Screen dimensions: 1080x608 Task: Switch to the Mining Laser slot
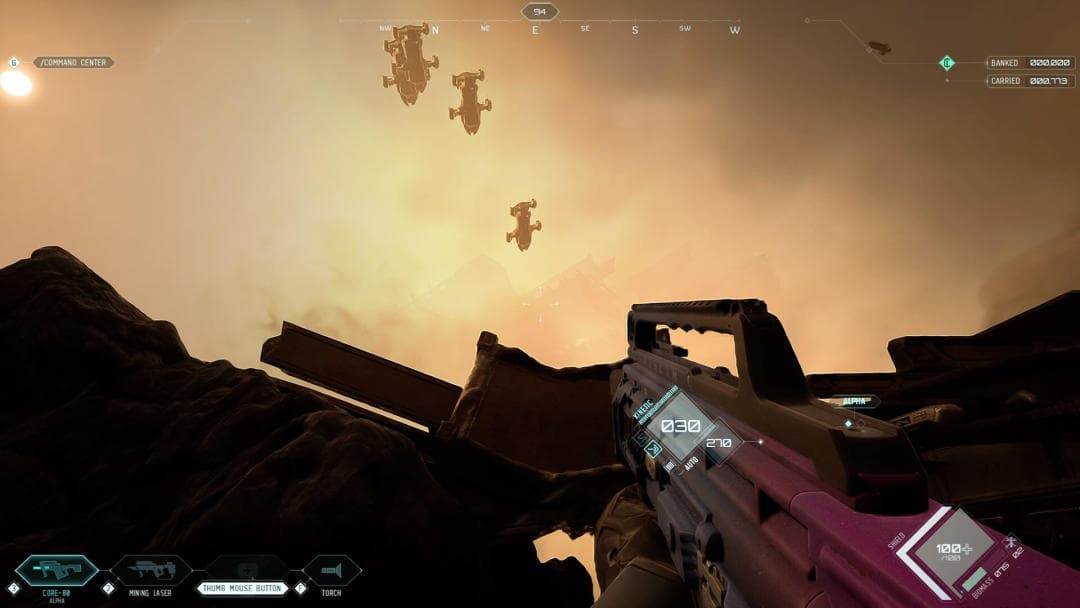[151, 571]
